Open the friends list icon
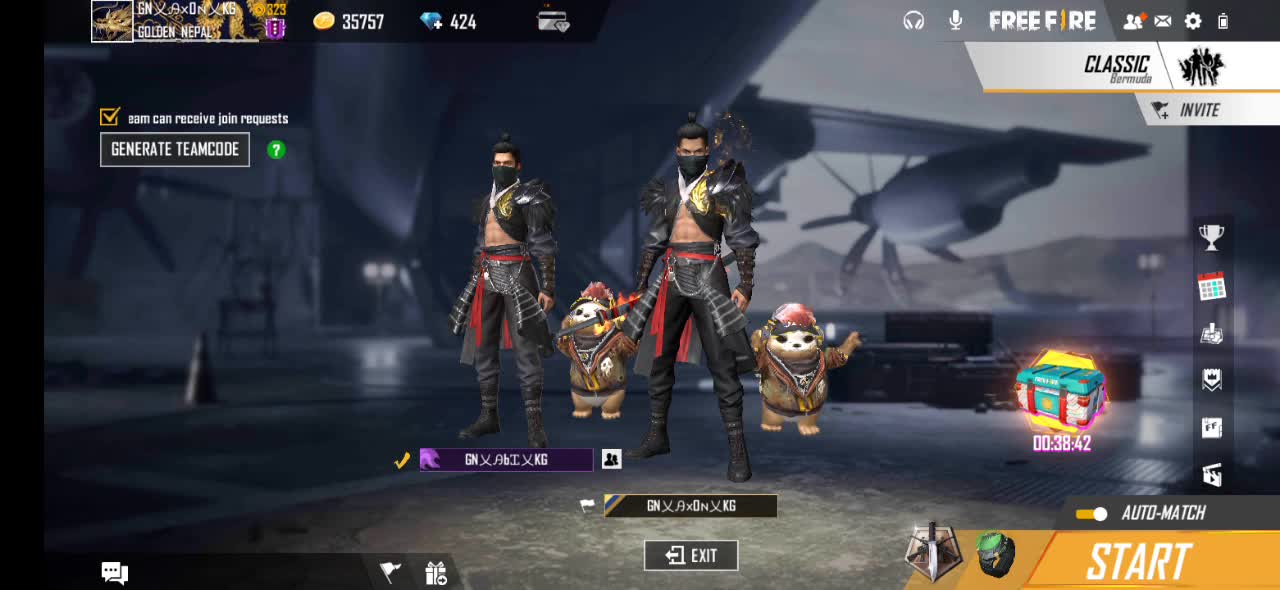The image size is (1280, 590). tap(1133, 21)
